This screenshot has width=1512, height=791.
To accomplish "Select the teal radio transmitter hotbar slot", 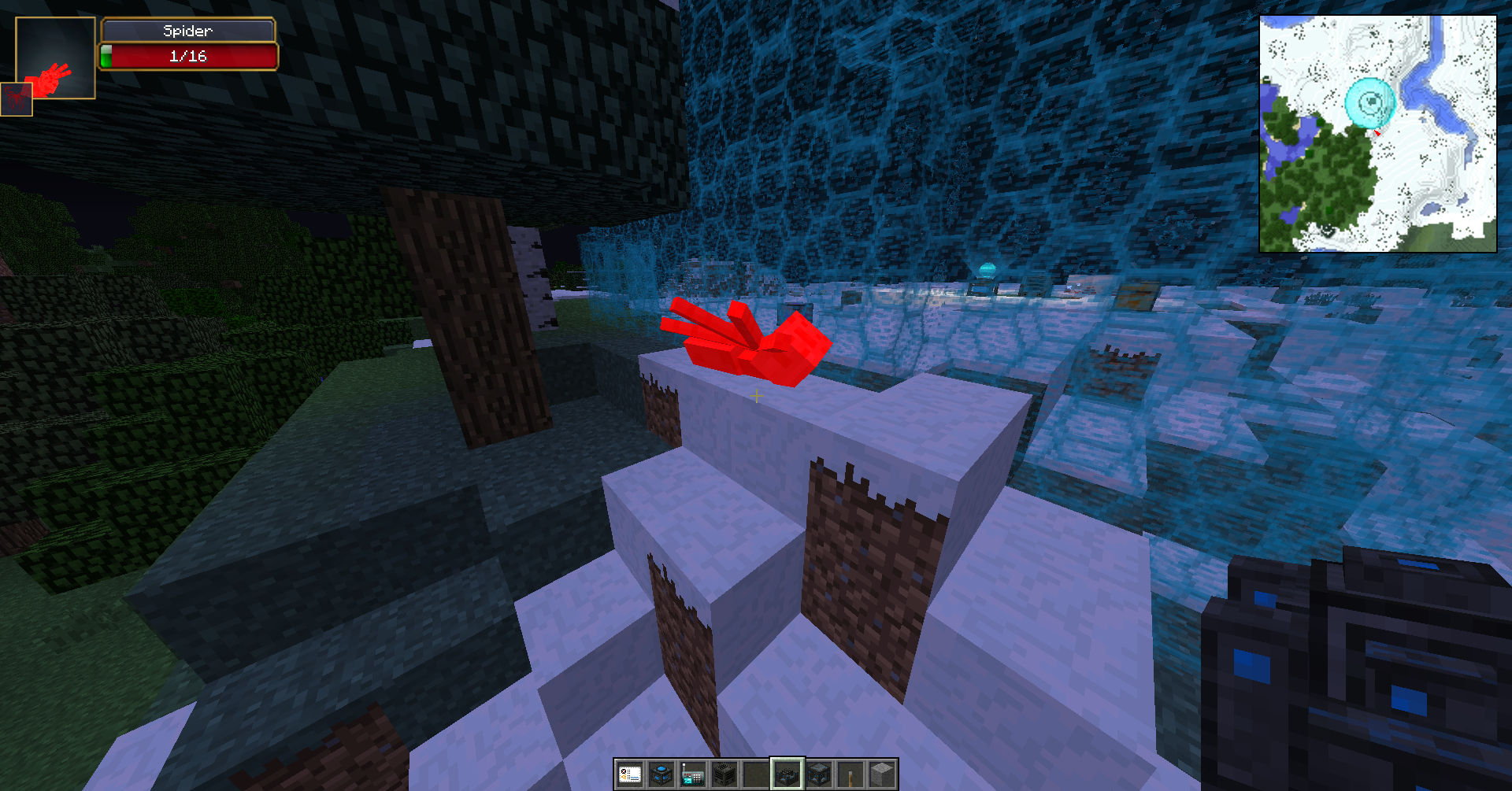I will [693, 775].
